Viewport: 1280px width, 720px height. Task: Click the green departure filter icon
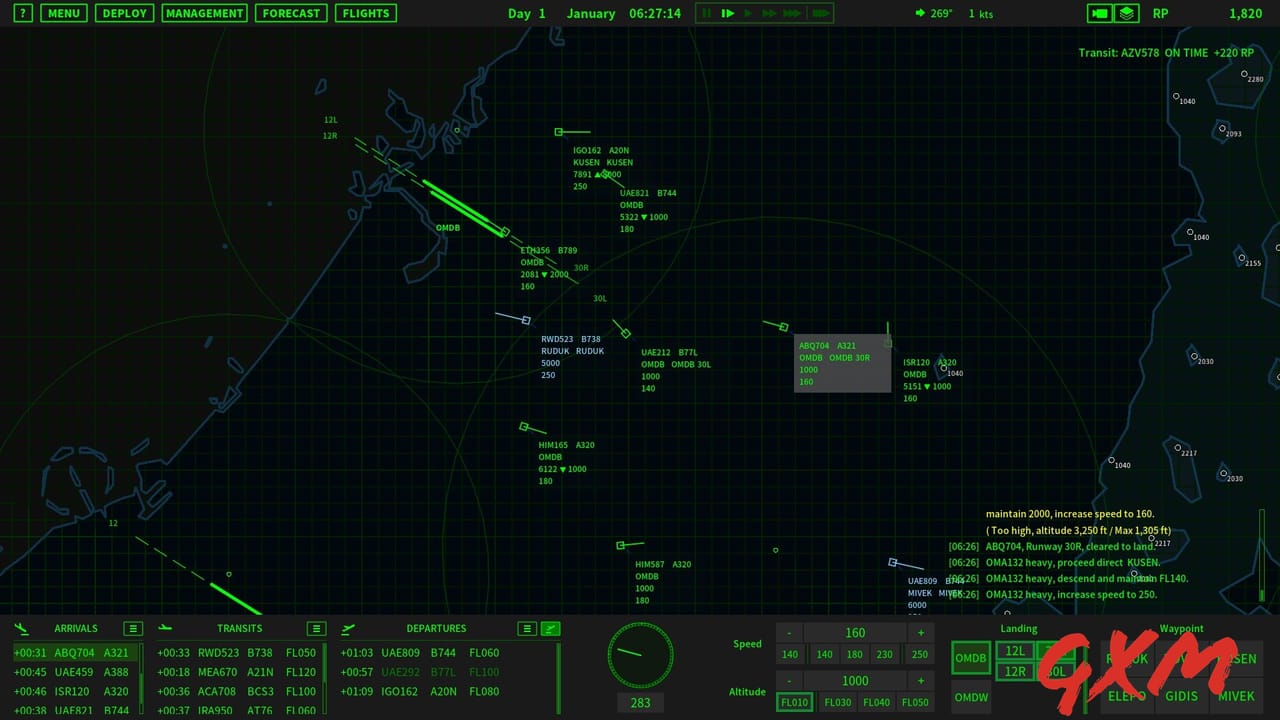(550, 628)
